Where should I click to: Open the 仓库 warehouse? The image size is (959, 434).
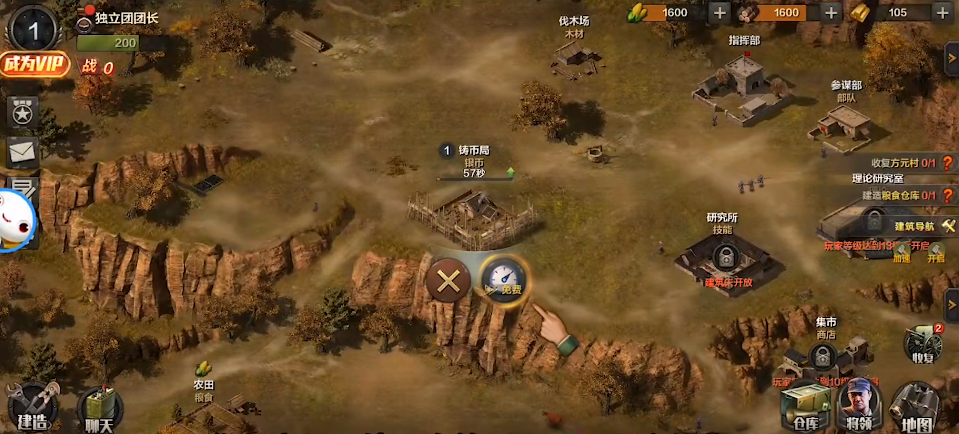point(804,408)
